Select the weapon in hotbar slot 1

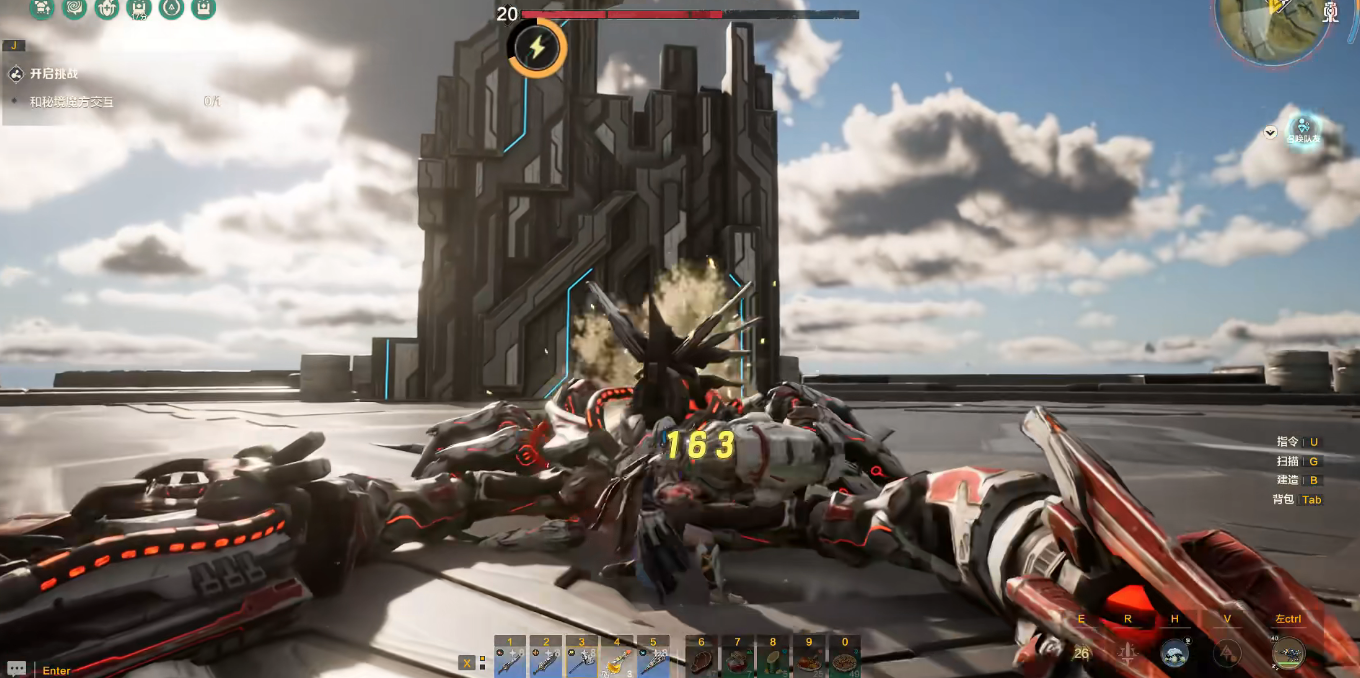510,660
